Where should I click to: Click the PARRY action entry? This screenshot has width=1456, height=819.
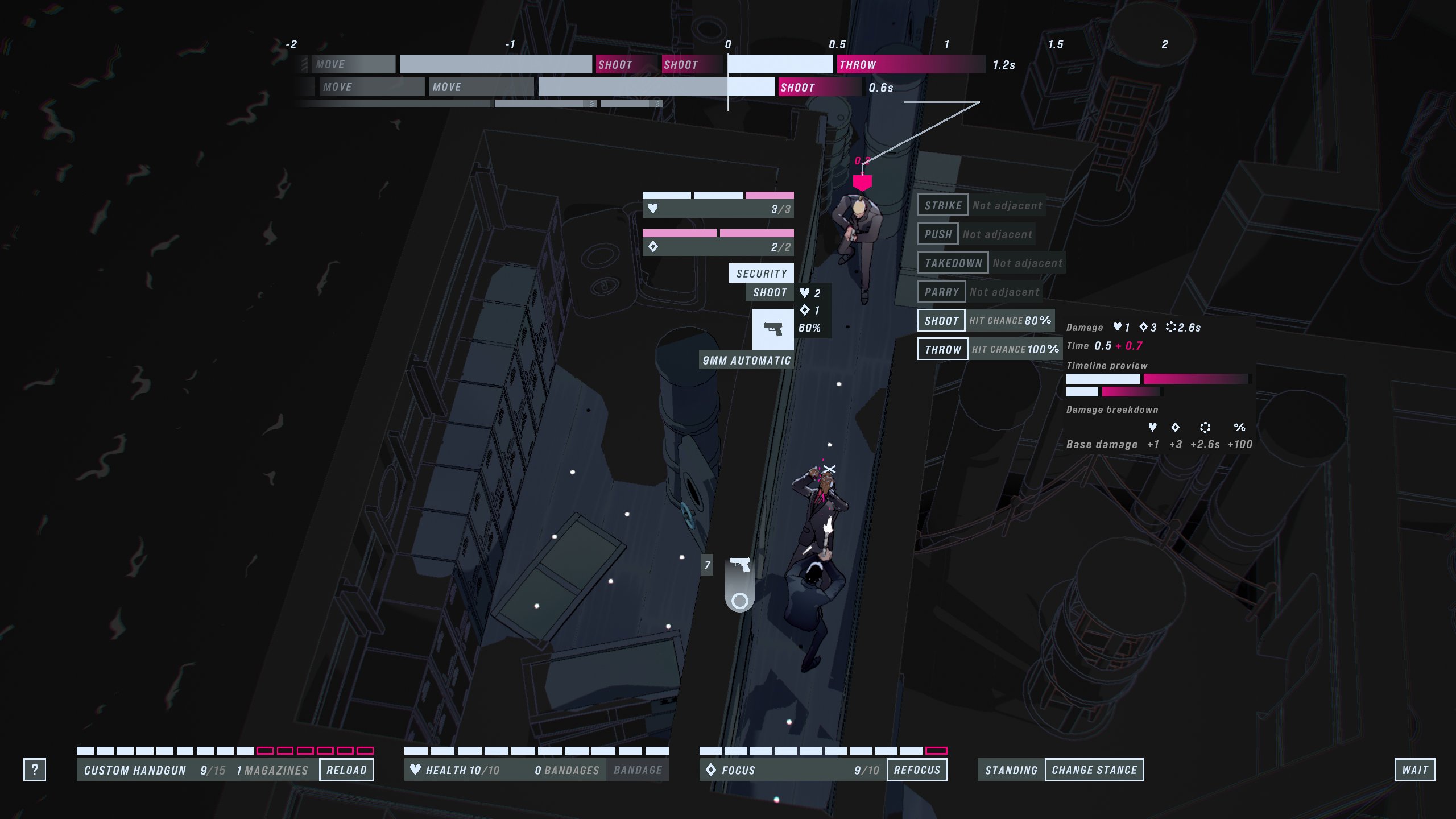click(x=941, y=291)
